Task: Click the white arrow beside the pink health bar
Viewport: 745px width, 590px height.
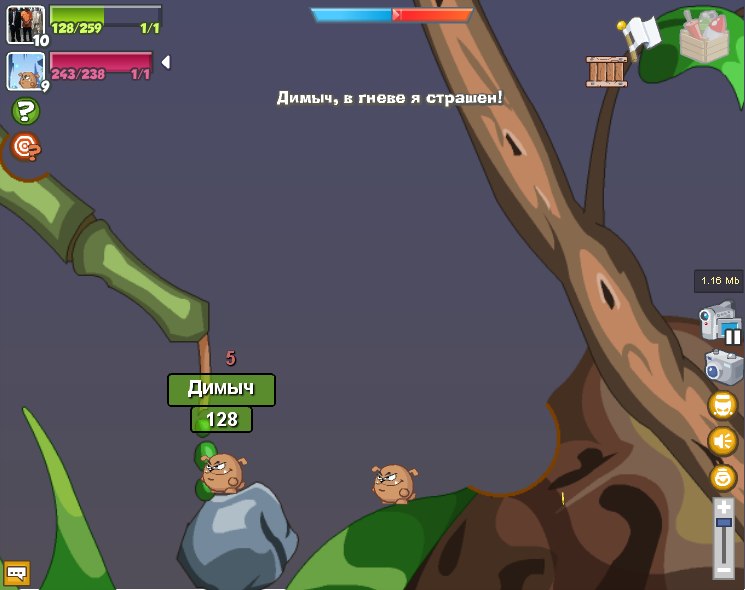Action: [x=166, y=62]
